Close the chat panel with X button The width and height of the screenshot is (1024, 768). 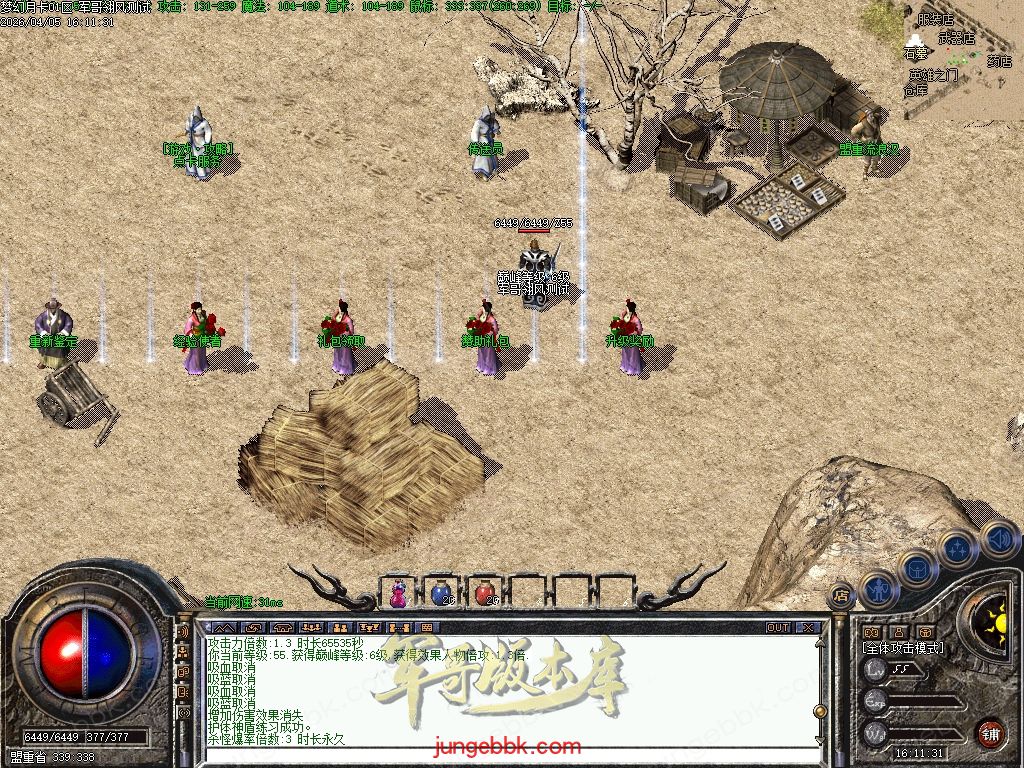coord(808,628)
